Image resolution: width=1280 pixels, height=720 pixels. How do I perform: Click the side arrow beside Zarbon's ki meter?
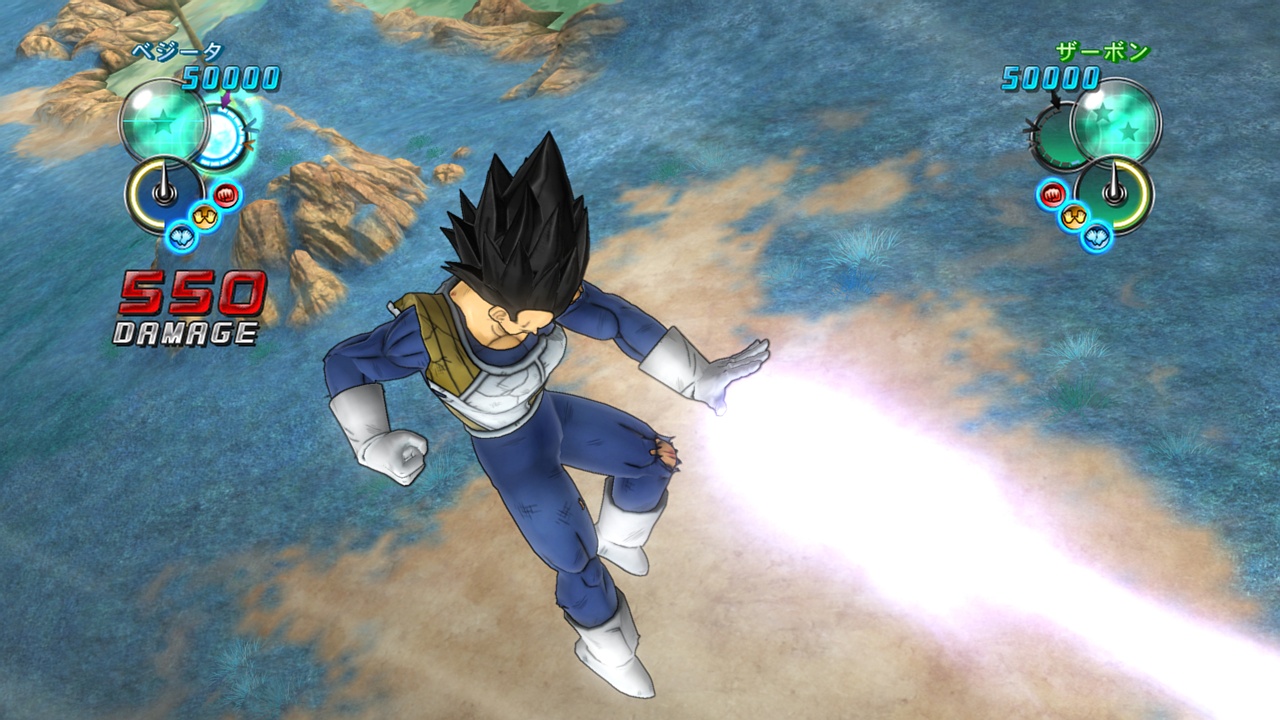point(1033,128)
